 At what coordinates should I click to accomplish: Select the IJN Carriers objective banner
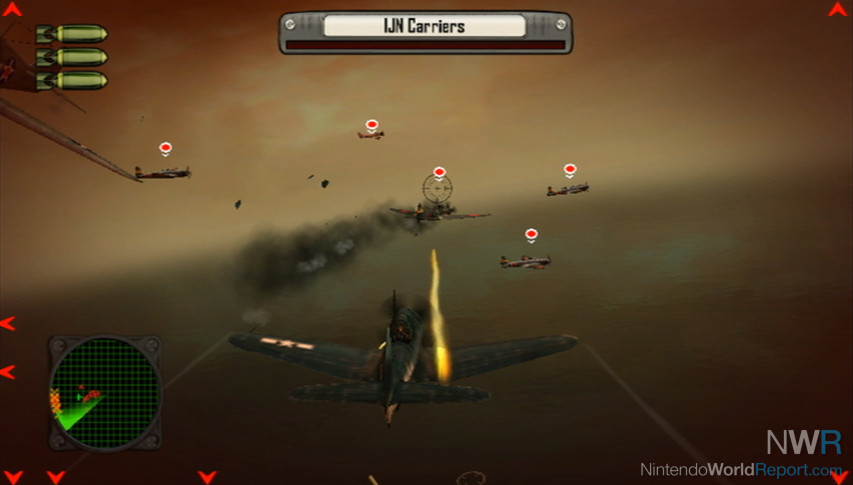[425, 26]
